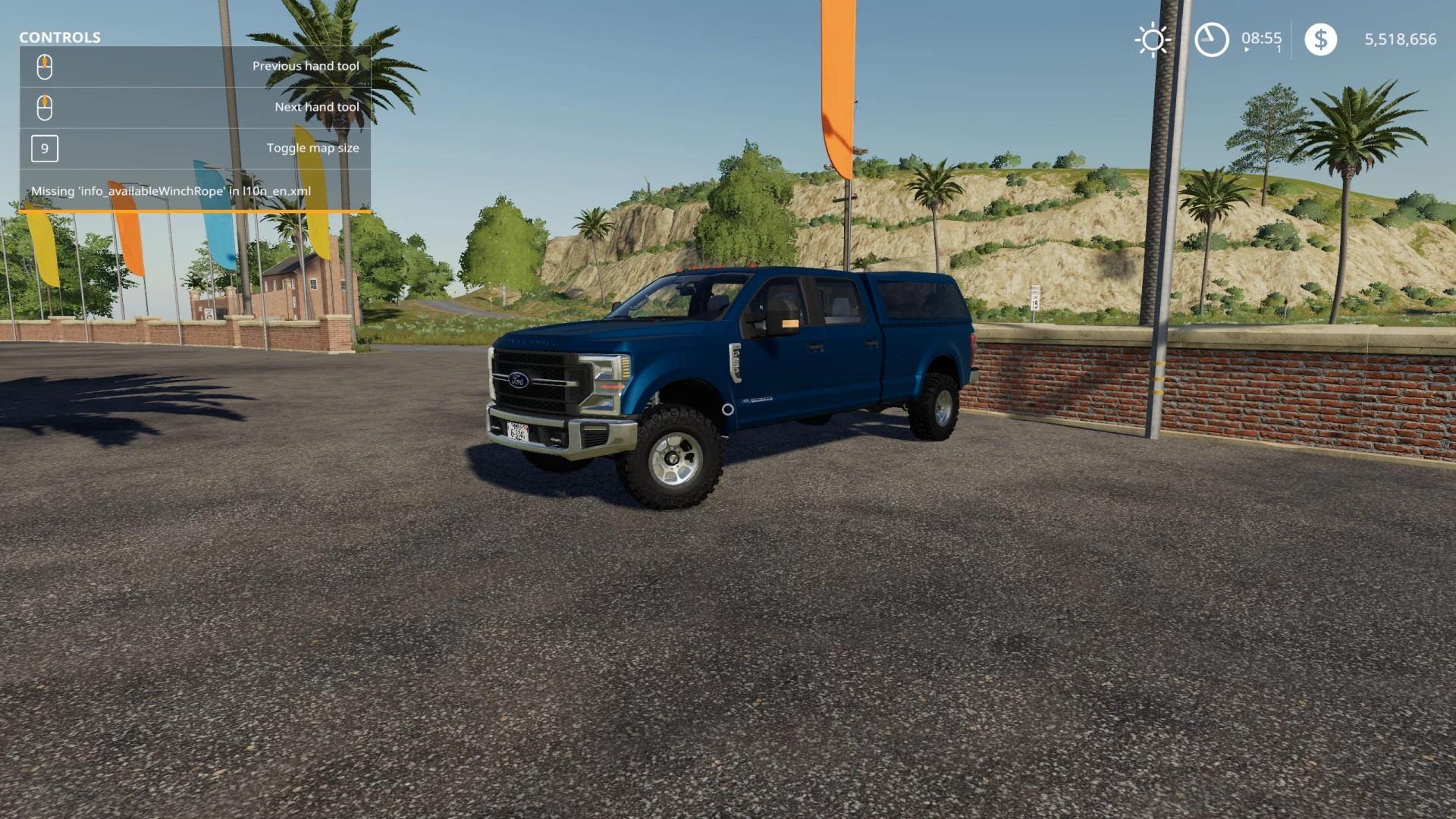The image size is (1456, 819).
Task: Click the sun weather icon in the HUD
Action: pyautogui.click(x=1151, y=39)
